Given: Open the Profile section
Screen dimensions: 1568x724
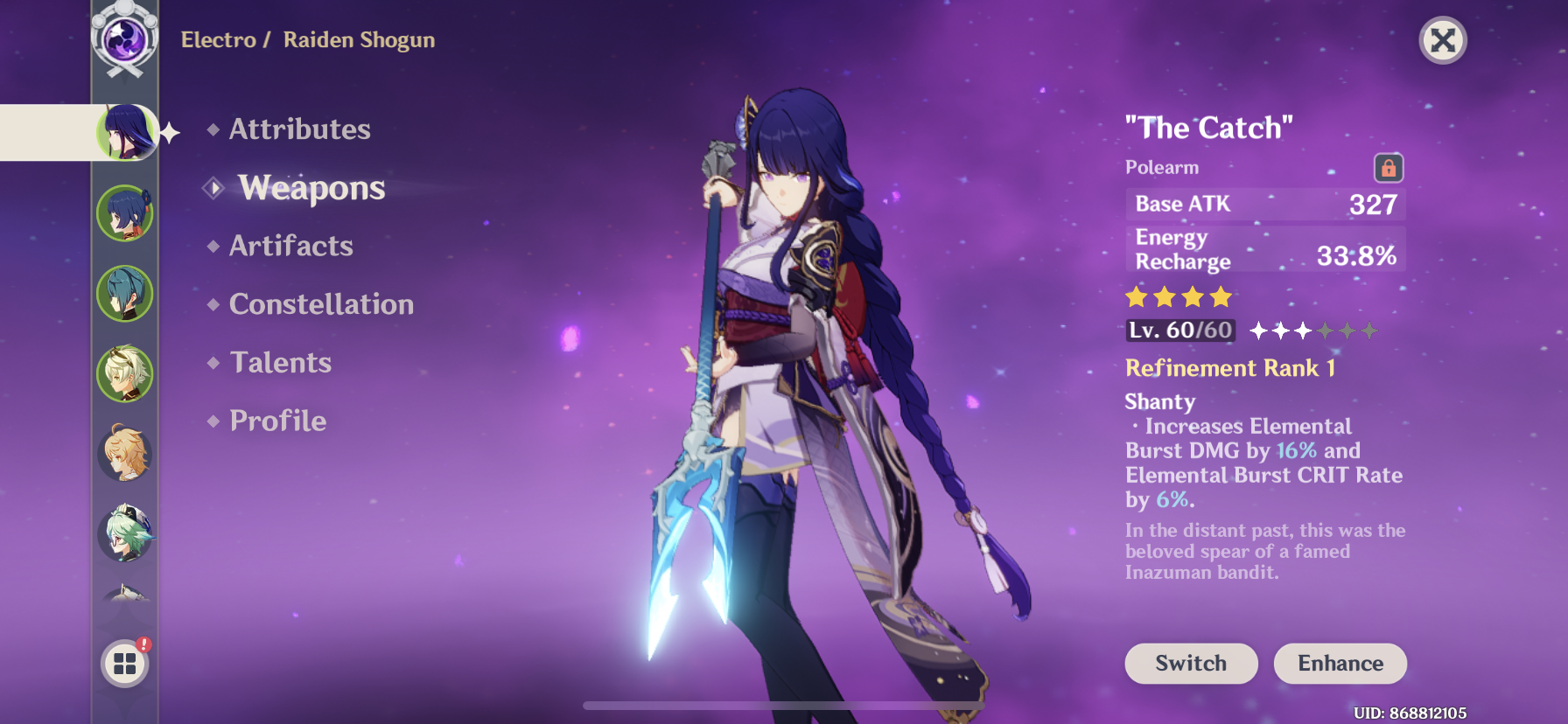Looking at the screenshot, I should (x=276, y=421).
